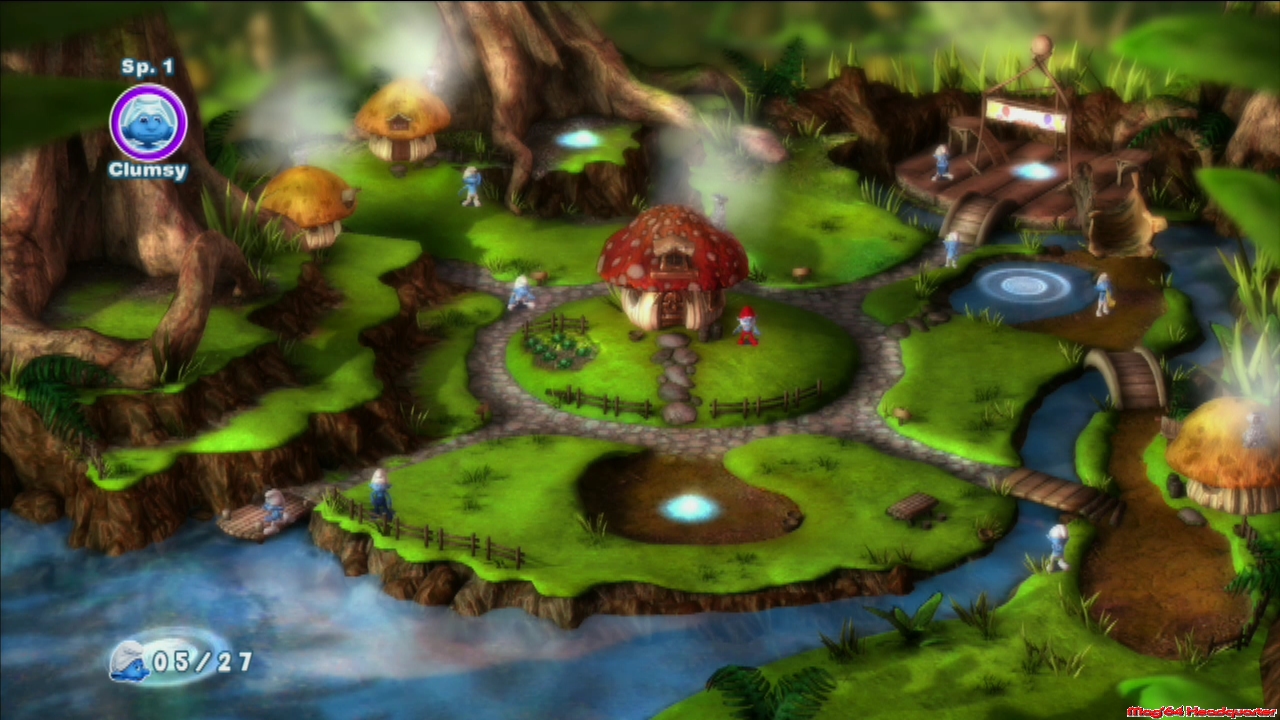Choose the glowing marker in the dirt patch
Screen dimensions: 1280x720
tap(690, 508)
